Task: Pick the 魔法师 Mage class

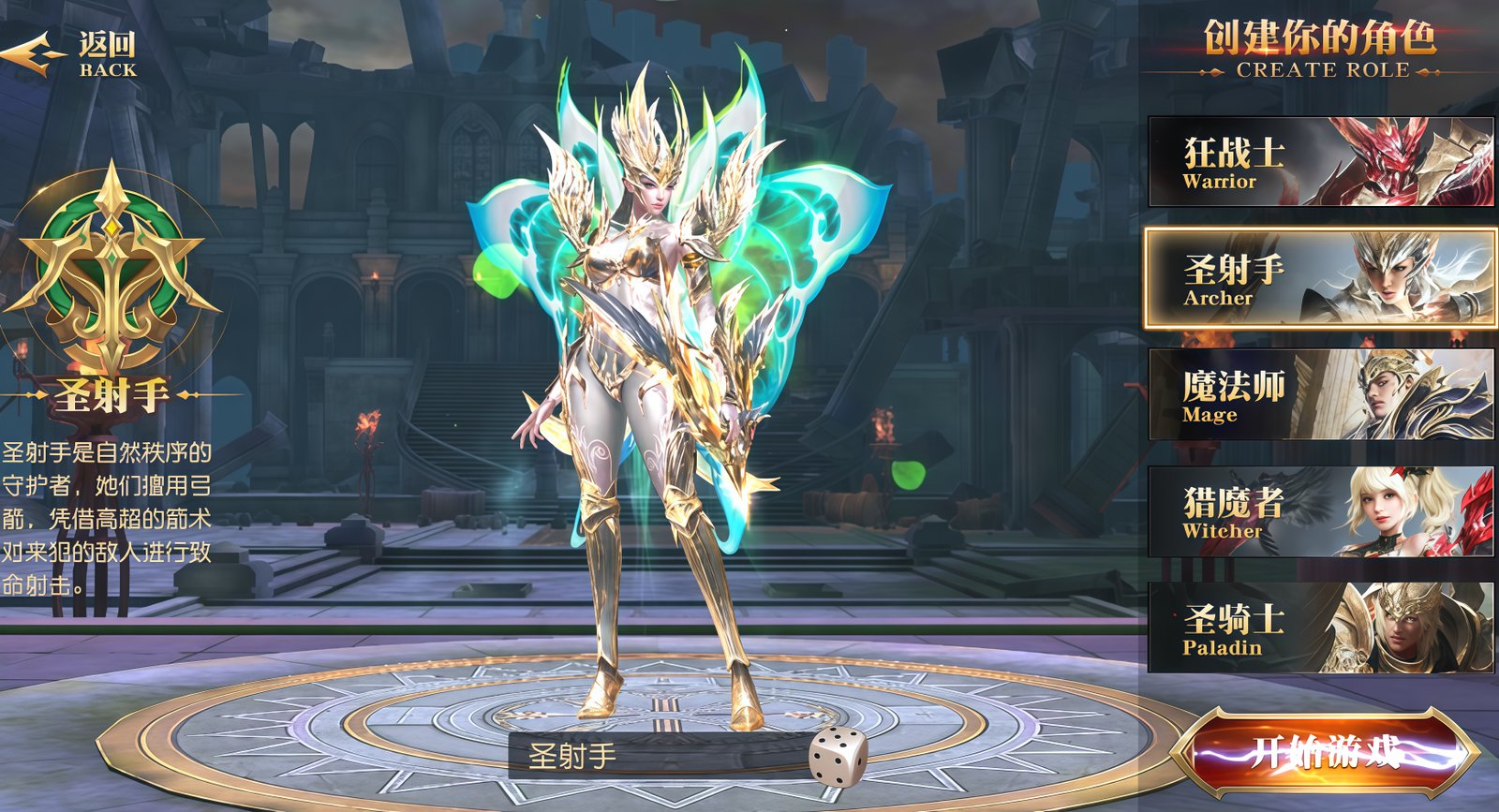Action: click(x=1320, y=394)
